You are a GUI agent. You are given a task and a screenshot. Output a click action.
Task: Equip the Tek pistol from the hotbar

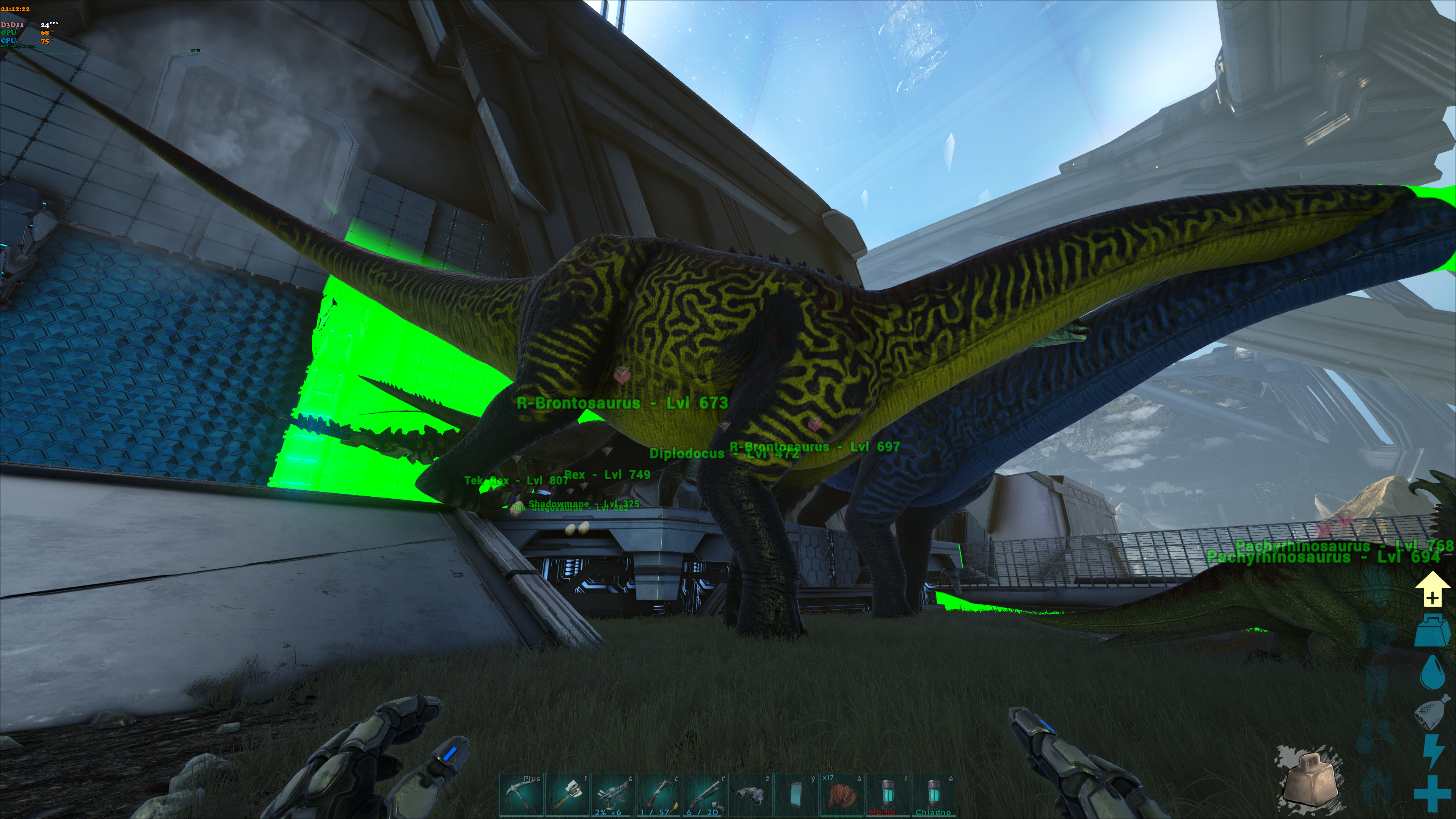613,795
